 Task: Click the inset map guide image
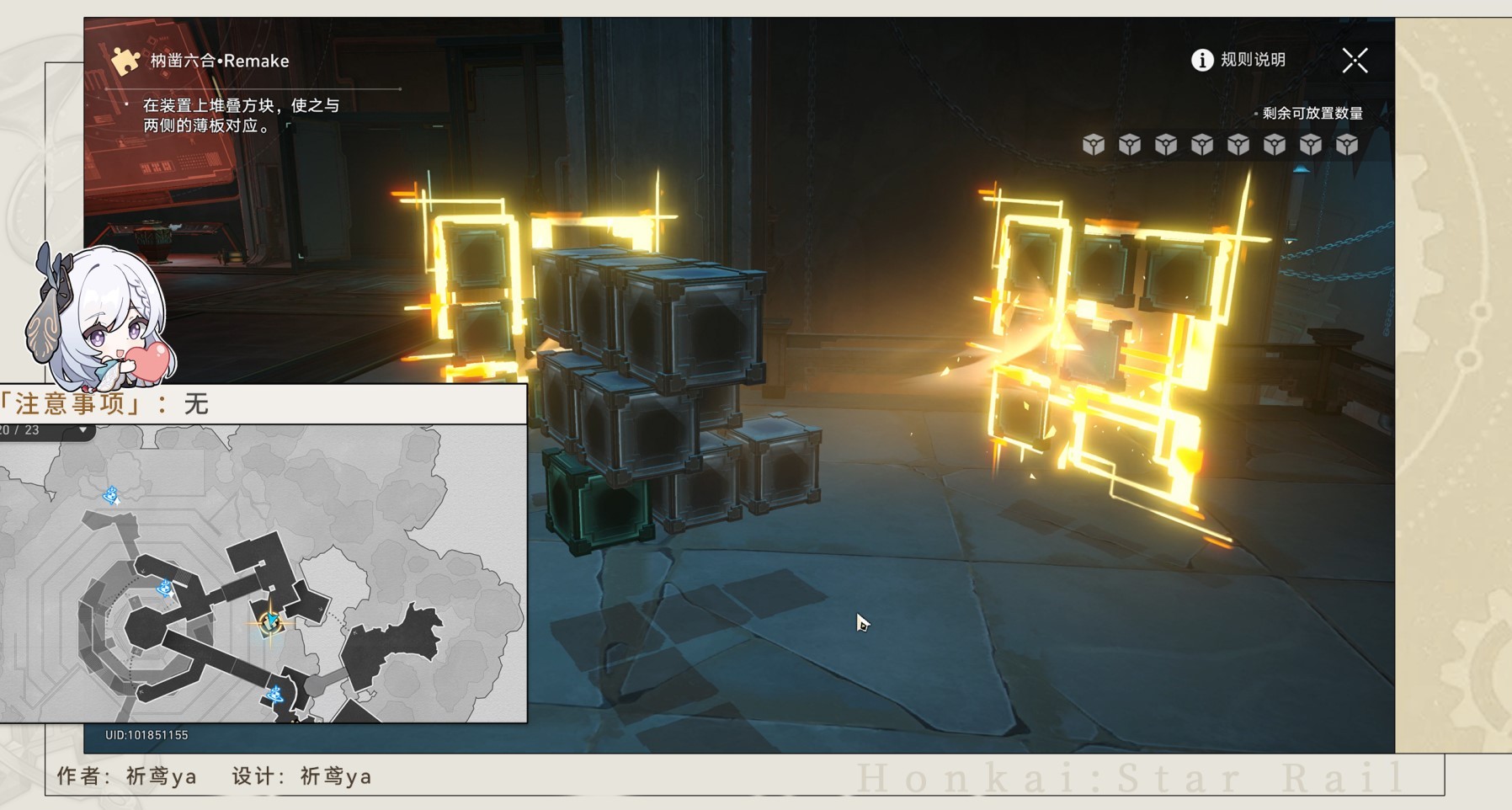click(x=263, y=573)
